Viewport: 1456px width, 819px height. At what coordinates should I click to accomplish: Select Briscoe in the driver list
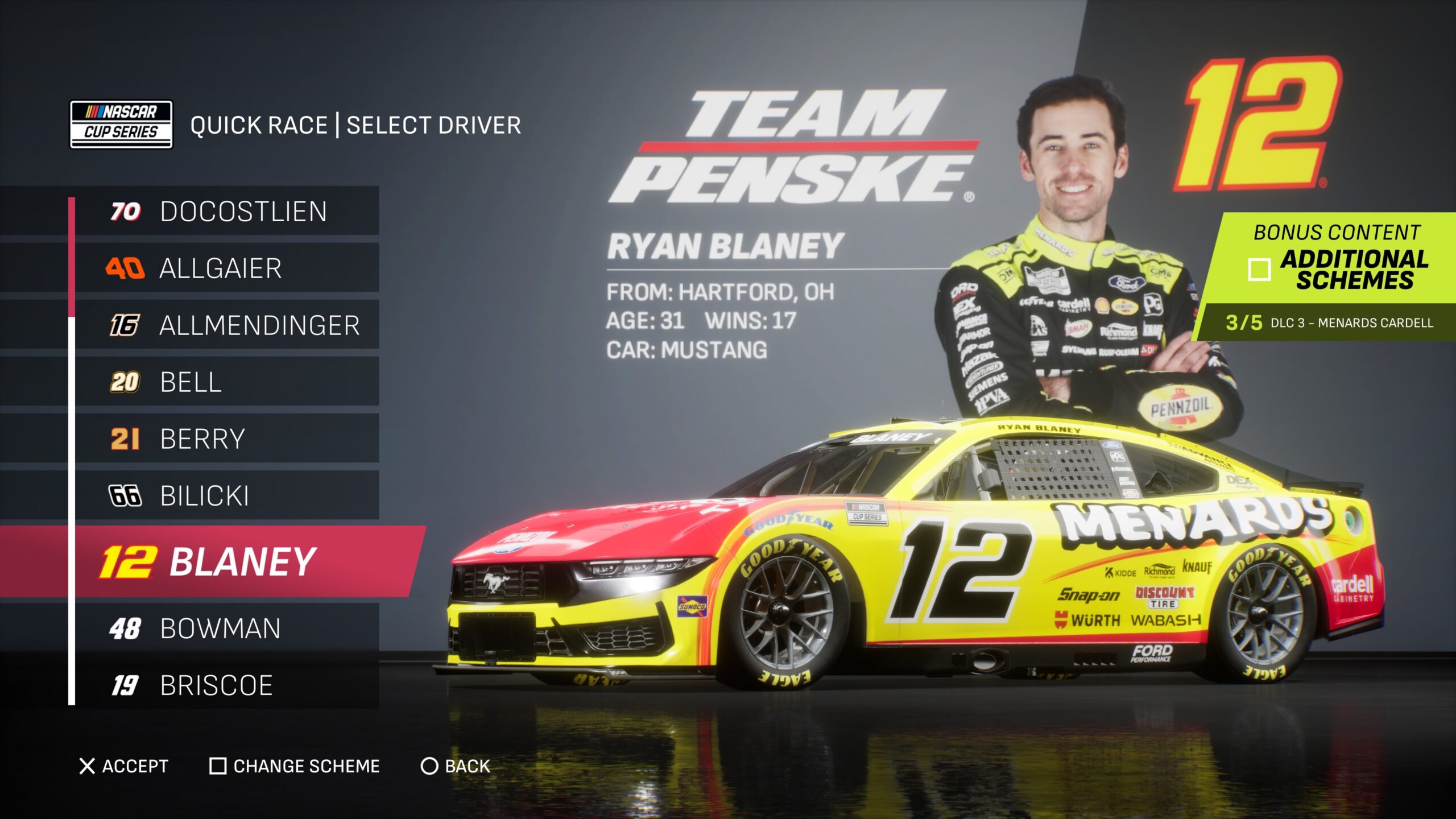click(227, 685)
